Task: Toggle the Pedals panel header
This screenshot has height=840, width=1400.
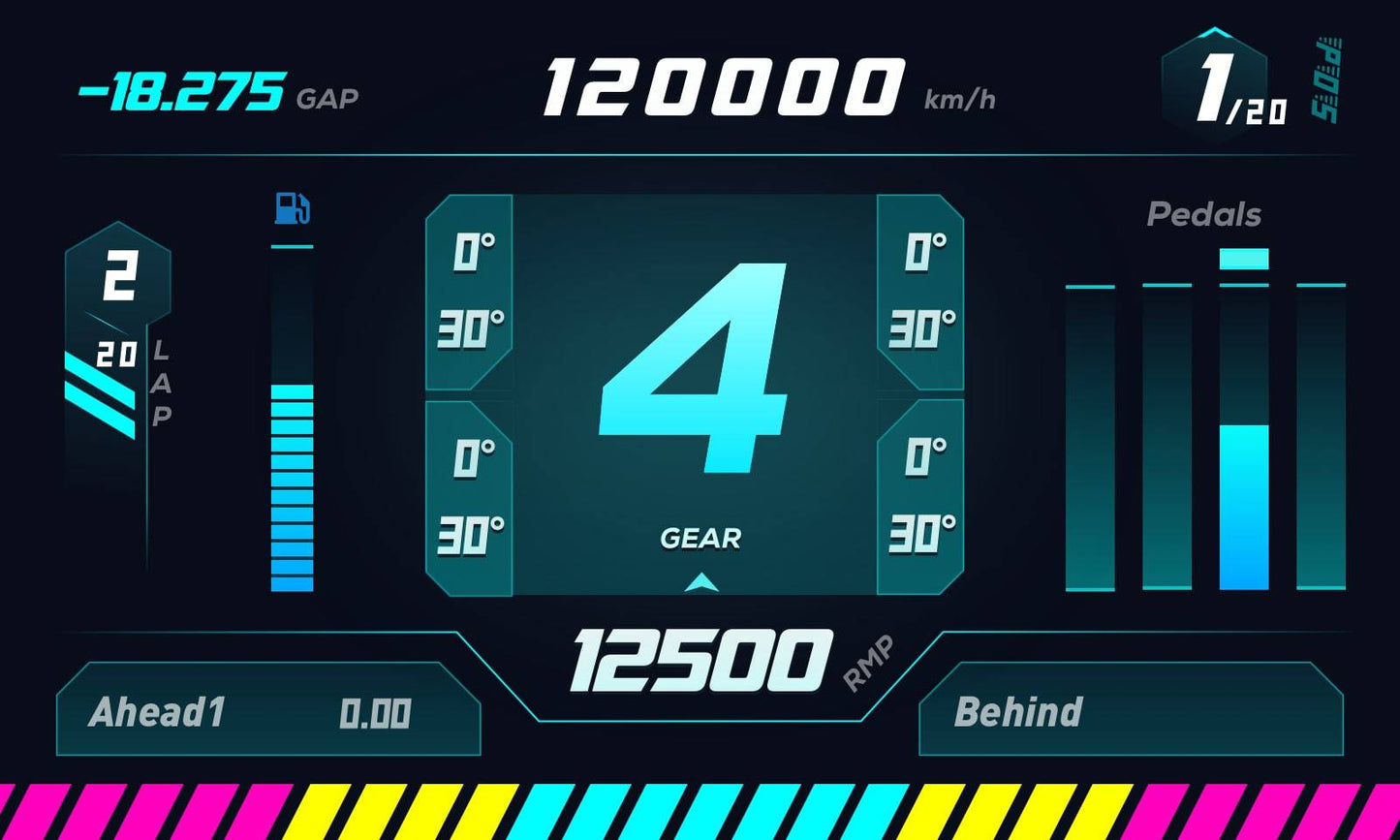Action: [x=1204, y=214]
